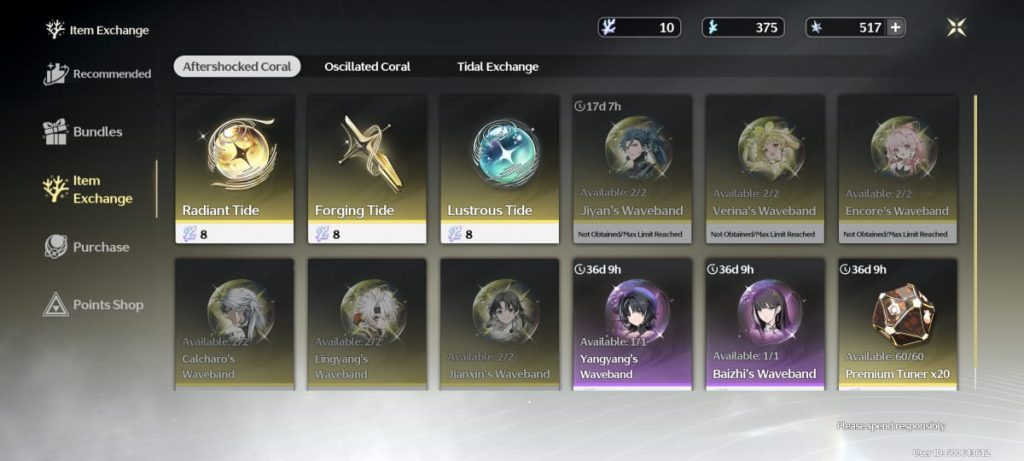
Task: Open the Purchase section
Action: pyautogui.click(x=87, y=247)
